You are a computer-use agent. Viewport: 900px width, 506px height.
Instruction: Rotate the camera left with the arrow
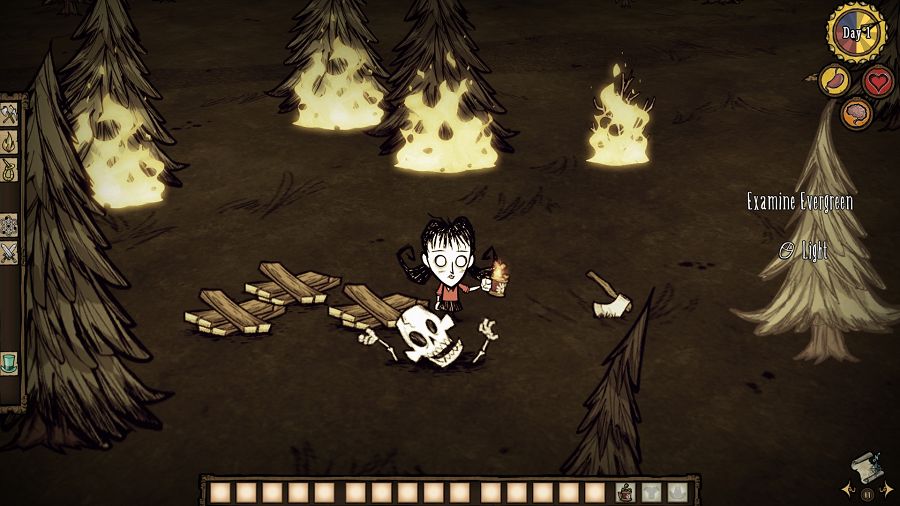[848, 491]
